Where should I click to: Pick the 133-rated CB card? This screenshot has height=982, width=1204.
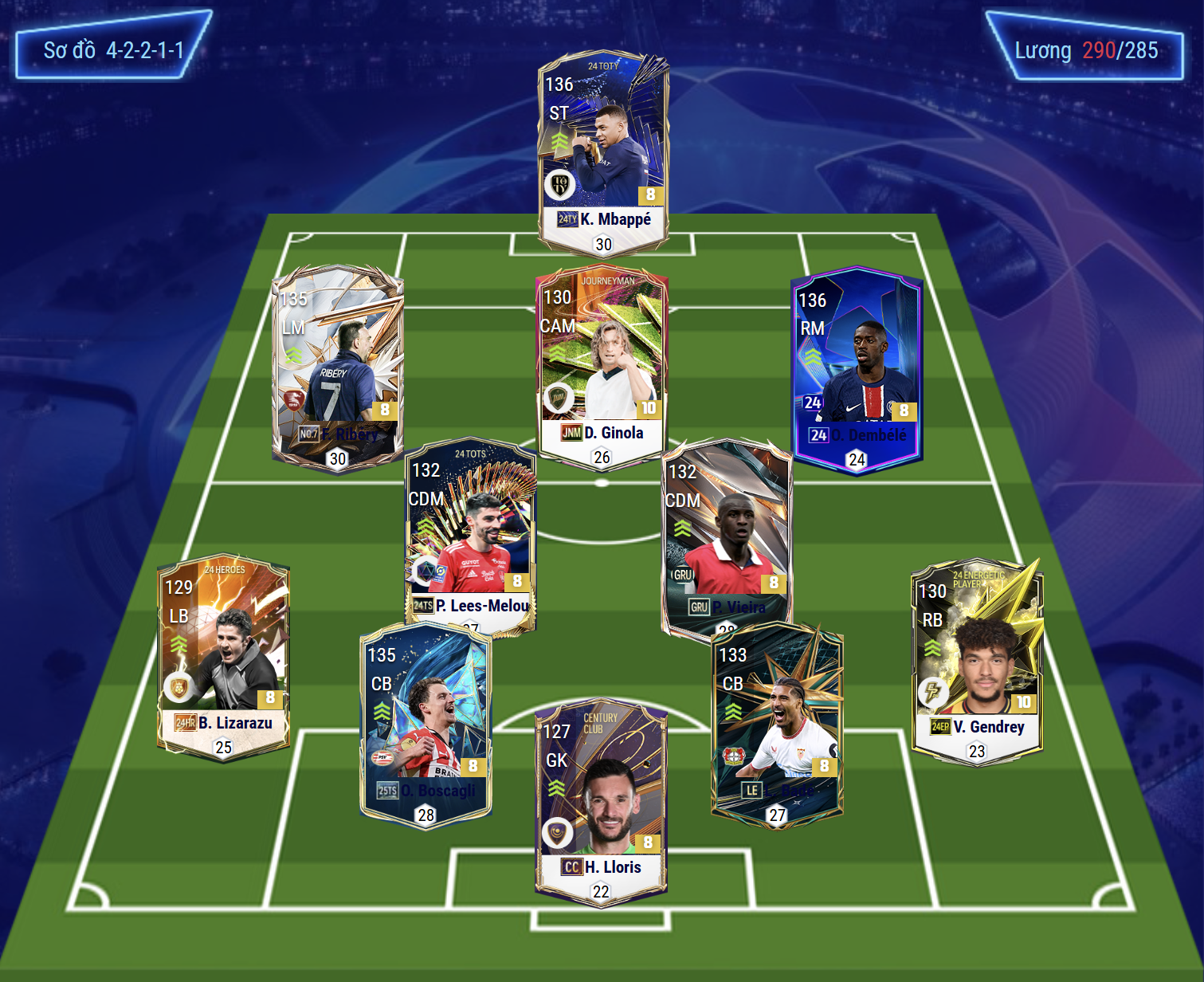(x=777, y=721)
